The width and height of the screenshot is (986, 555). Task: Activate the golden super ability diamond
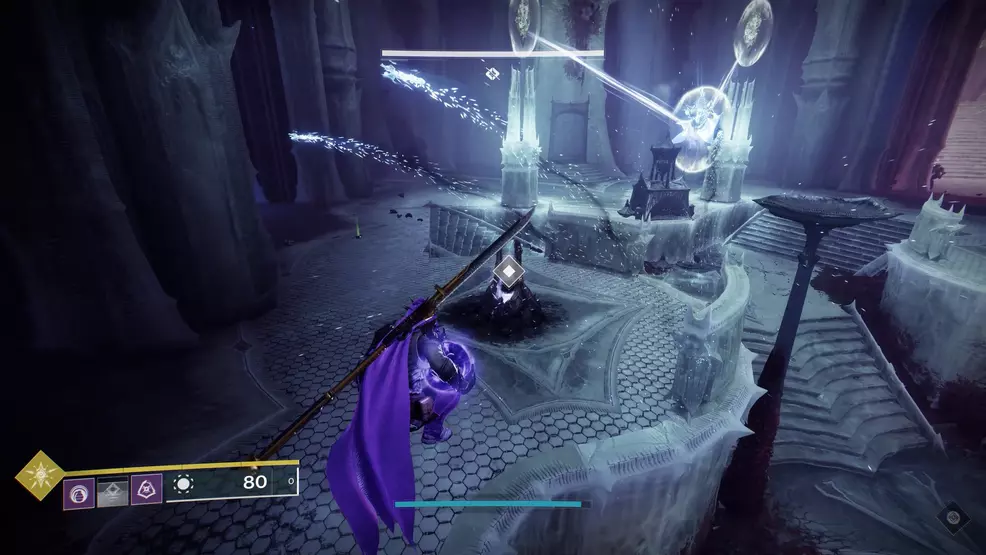40,475
